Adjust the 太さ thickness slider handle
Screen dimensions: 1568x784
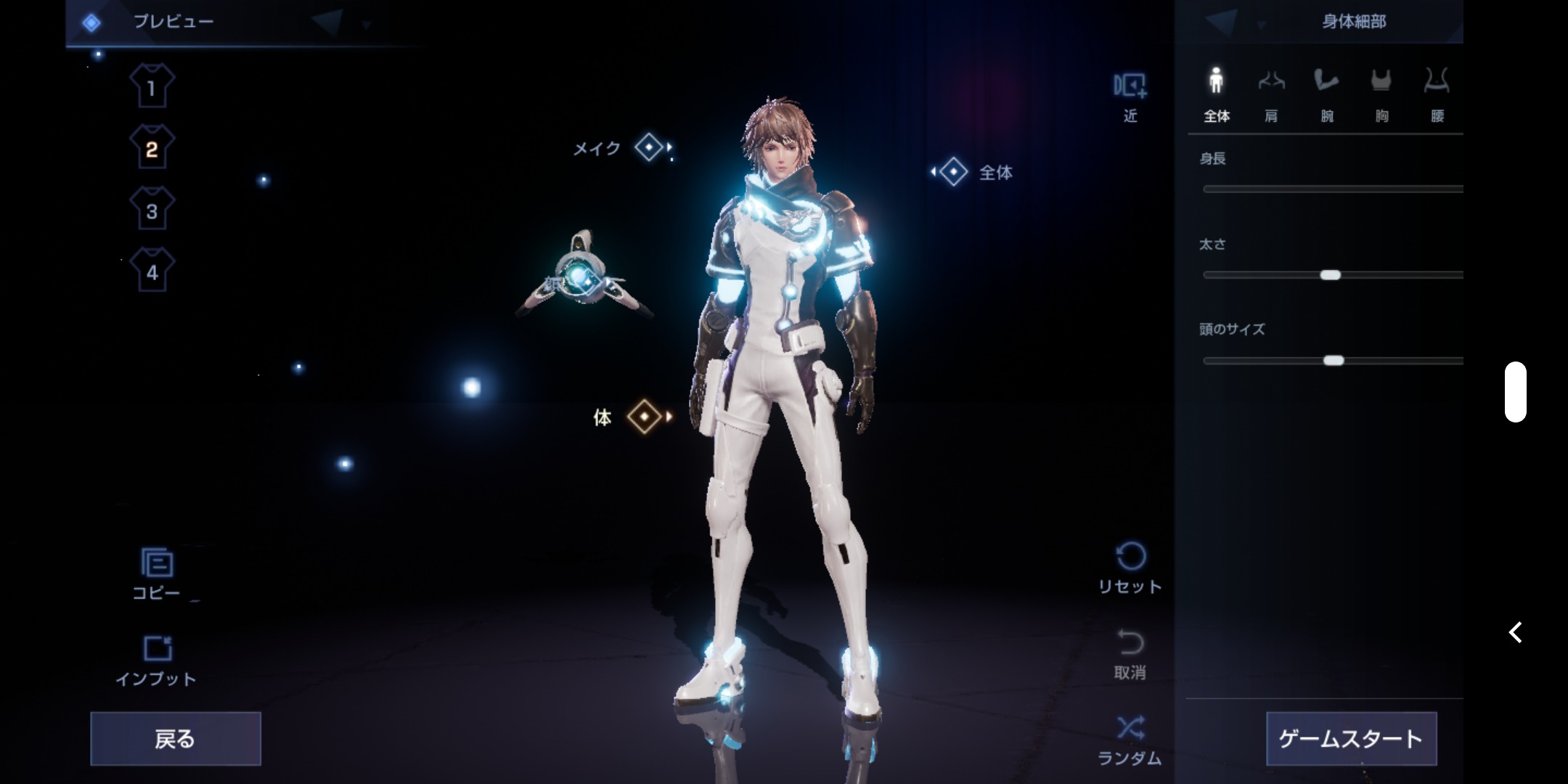(x=1330, y=275)
